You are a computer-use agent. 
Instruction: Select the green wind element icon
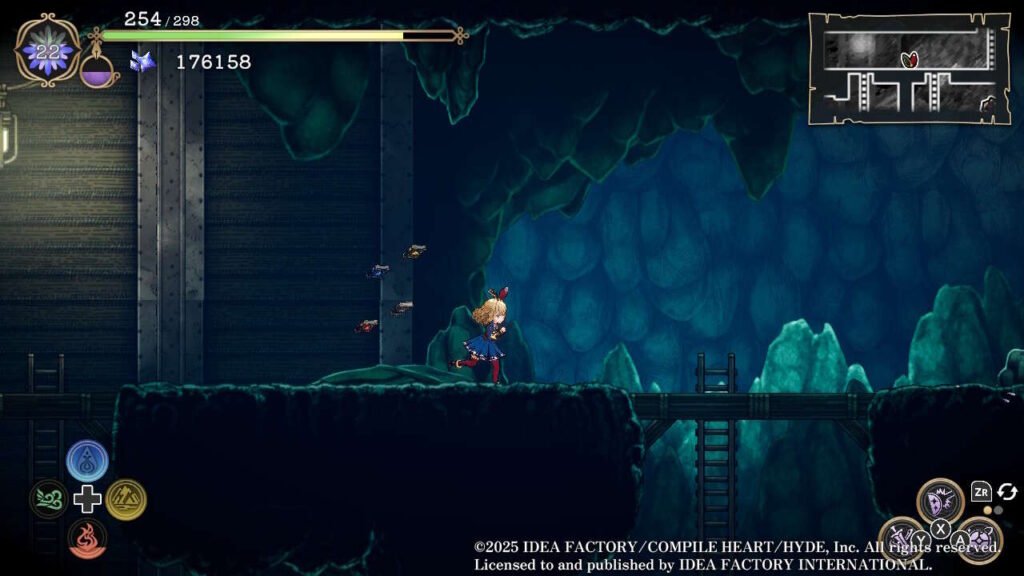click(49, 499)
